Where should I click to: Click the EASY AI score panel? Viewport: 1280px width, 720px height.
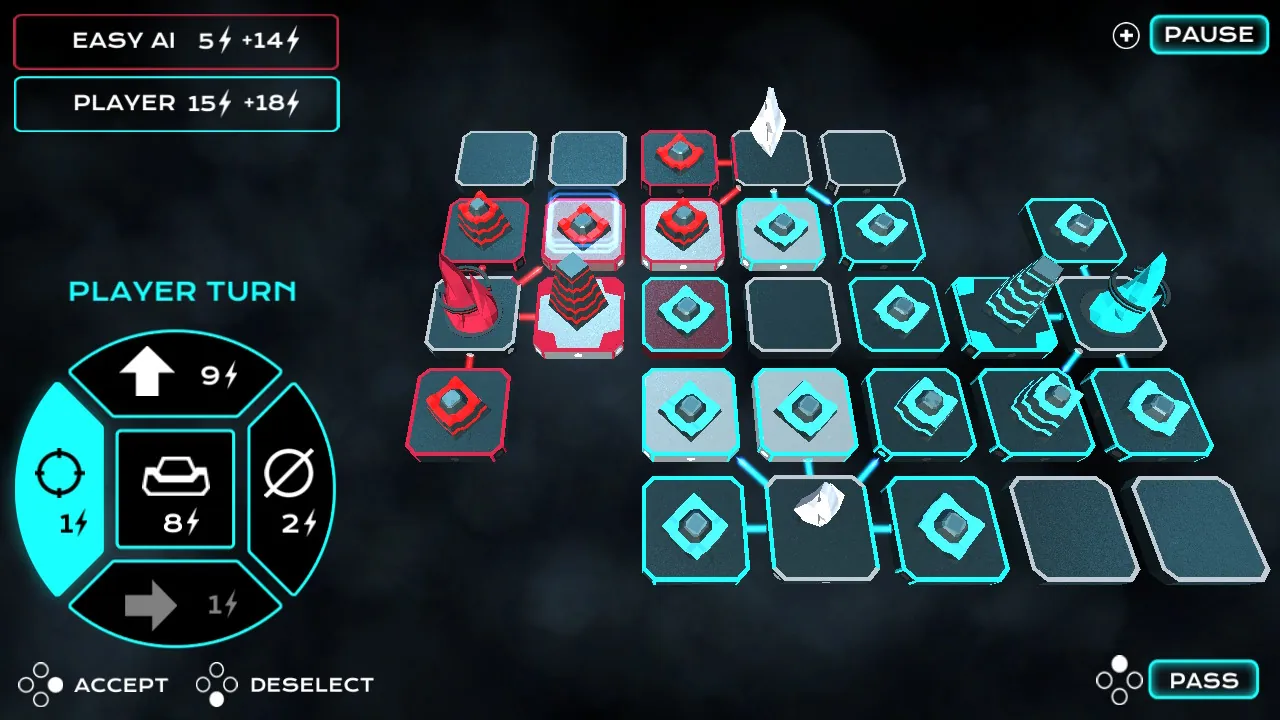[x=176, y=41]
